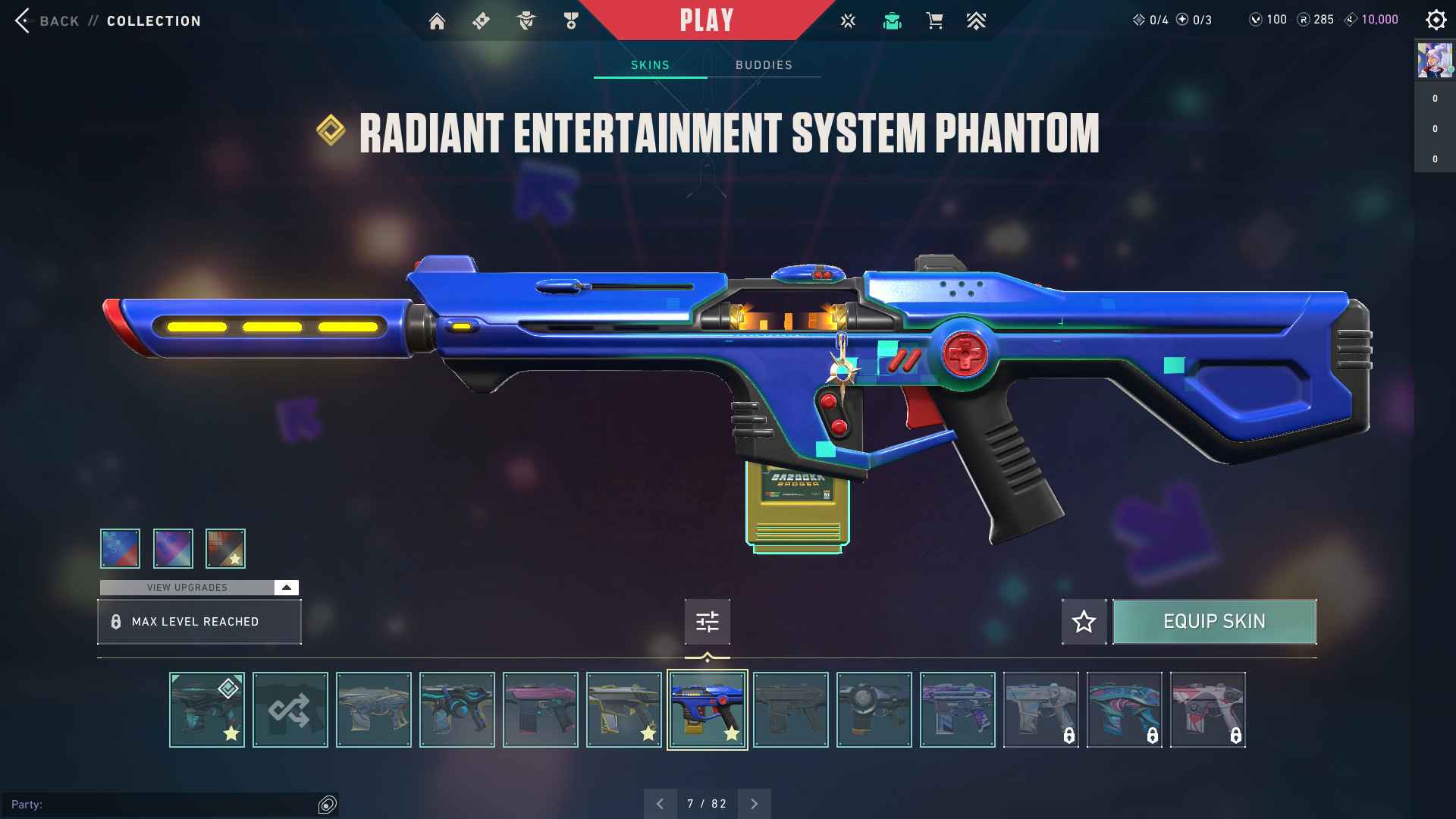Choose the blue and red variant swatch

coord(120,548)
